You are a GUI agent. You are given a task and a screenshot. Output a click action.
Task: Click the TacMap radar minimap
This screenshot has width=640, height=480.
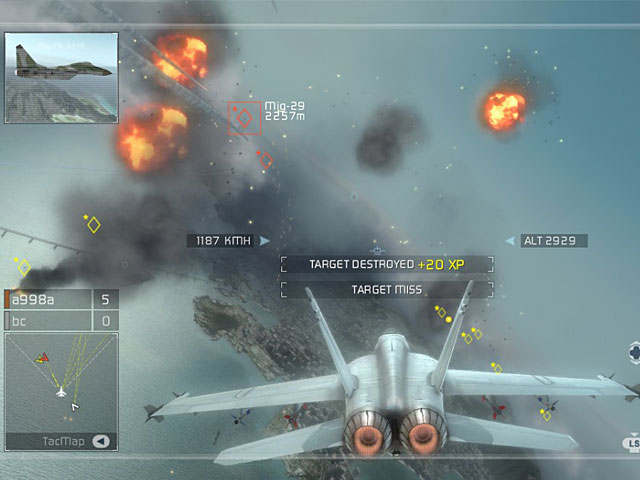click(x=61, y=382)
